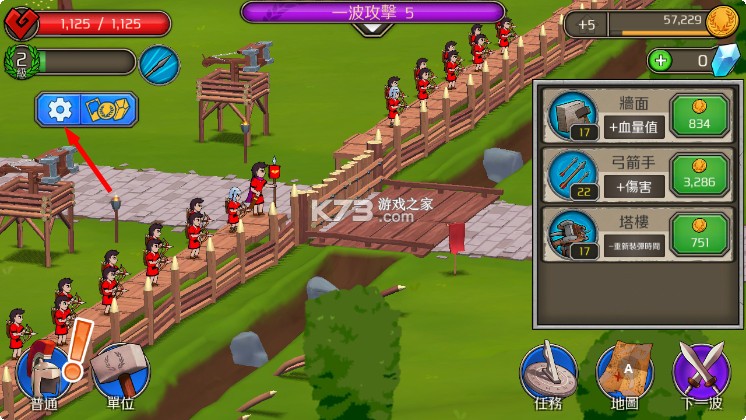The image size is (746, 420).
Task: Open the 任務 missions button
Action: point(548,375)
